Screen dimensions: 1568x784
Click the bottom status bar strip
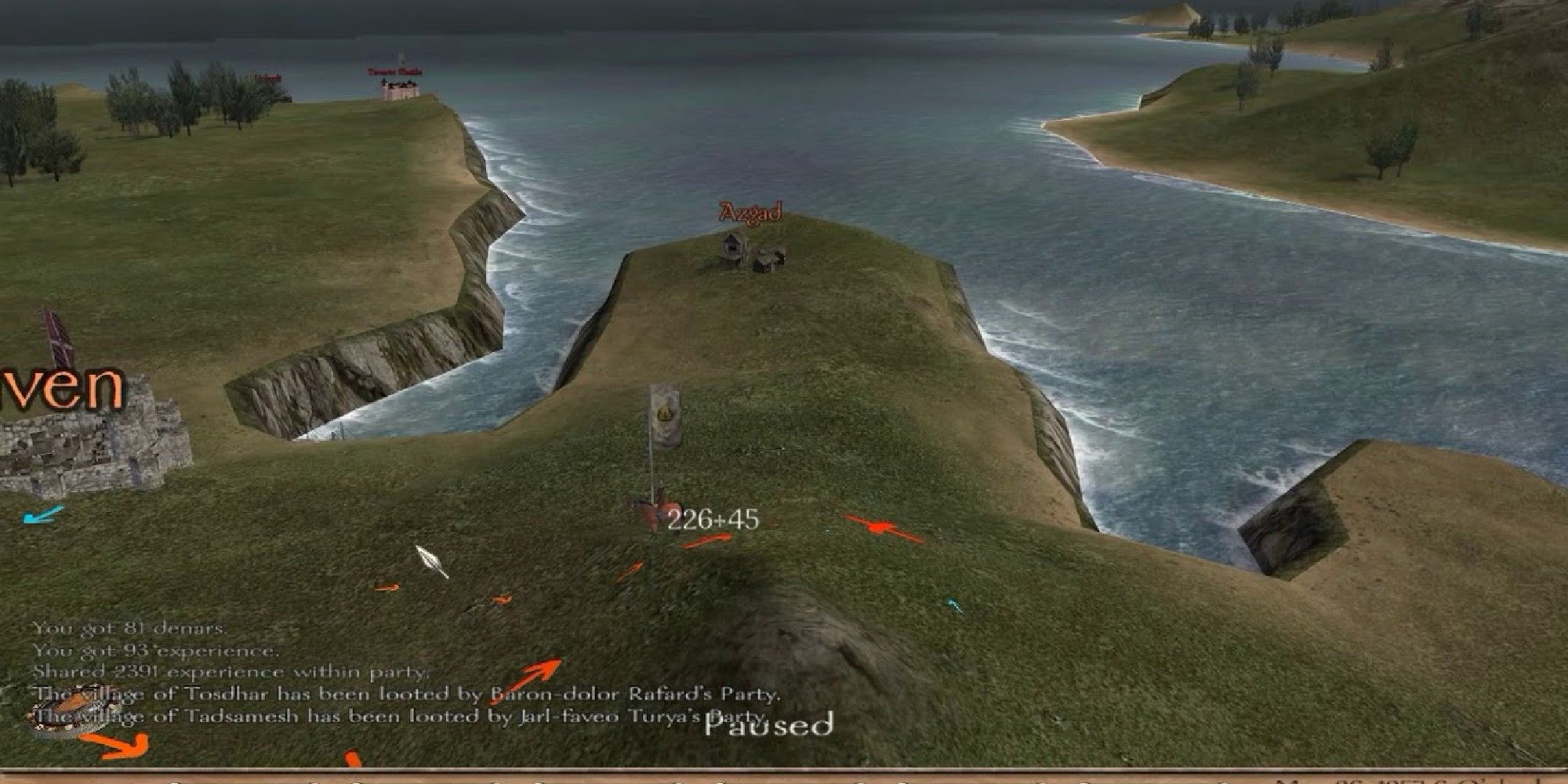(x=784, y=775)
